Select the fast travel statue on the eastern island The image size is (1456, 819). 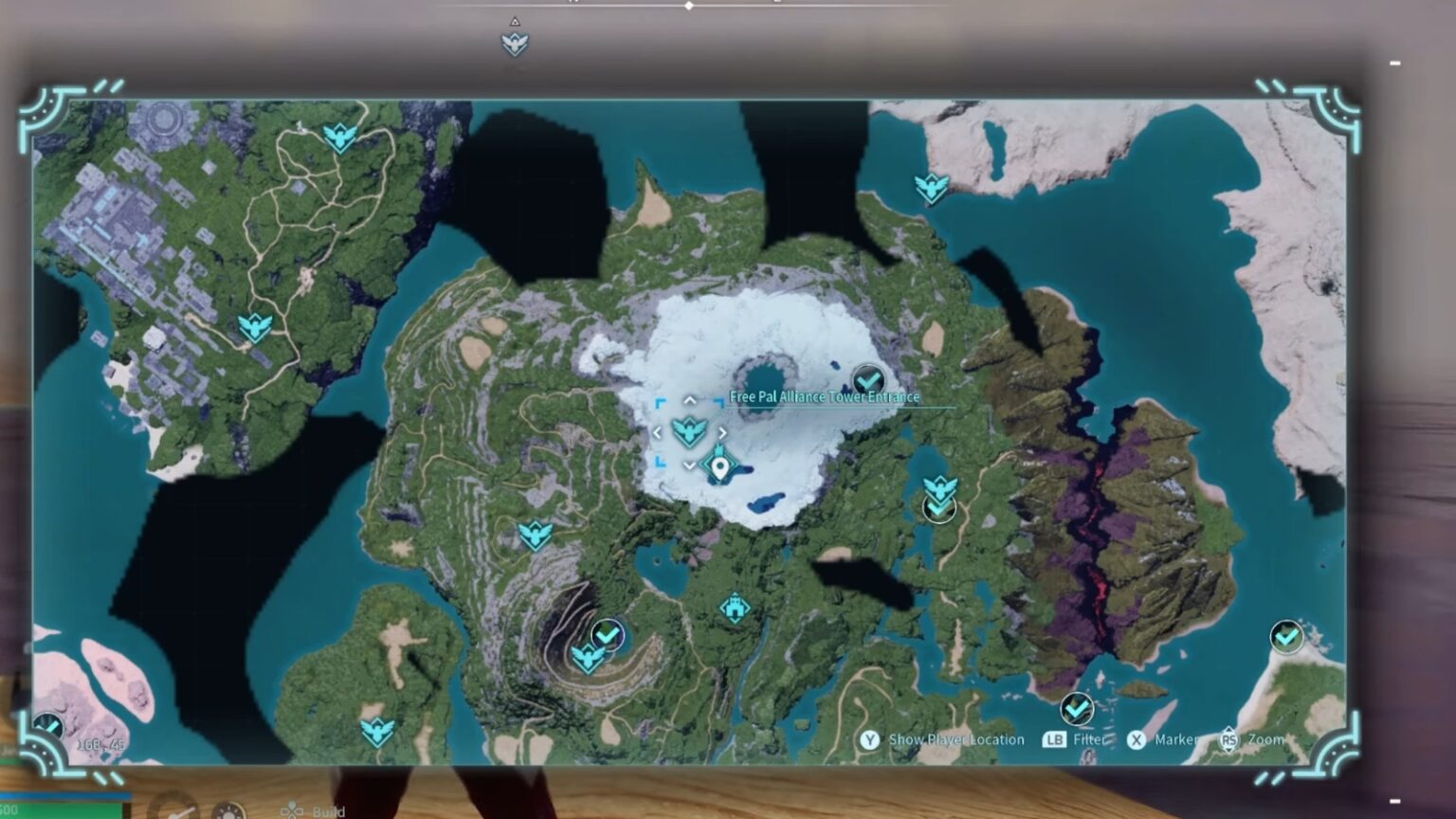pos(932,185)
